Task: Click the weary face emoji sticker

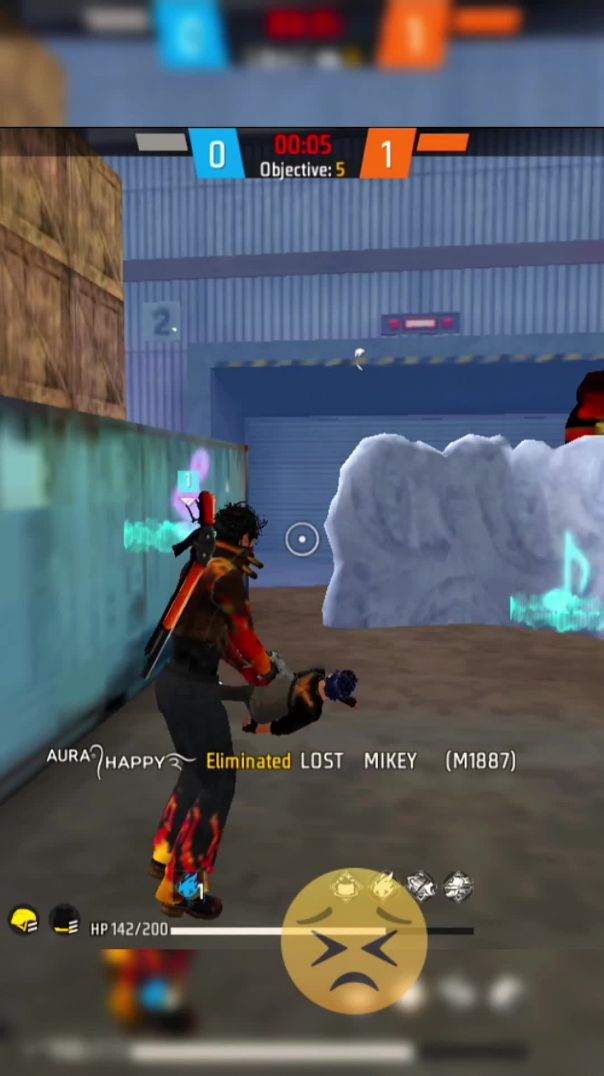Action: [354, 940]
